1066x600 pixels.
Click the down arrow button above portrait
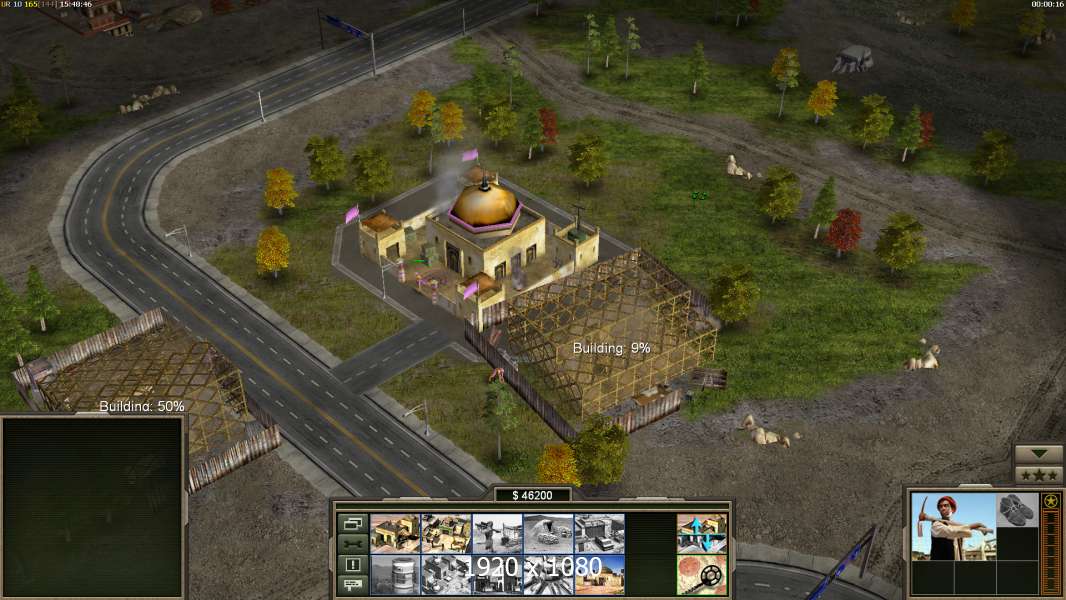pyautogui.click(x=1038, y=454)
